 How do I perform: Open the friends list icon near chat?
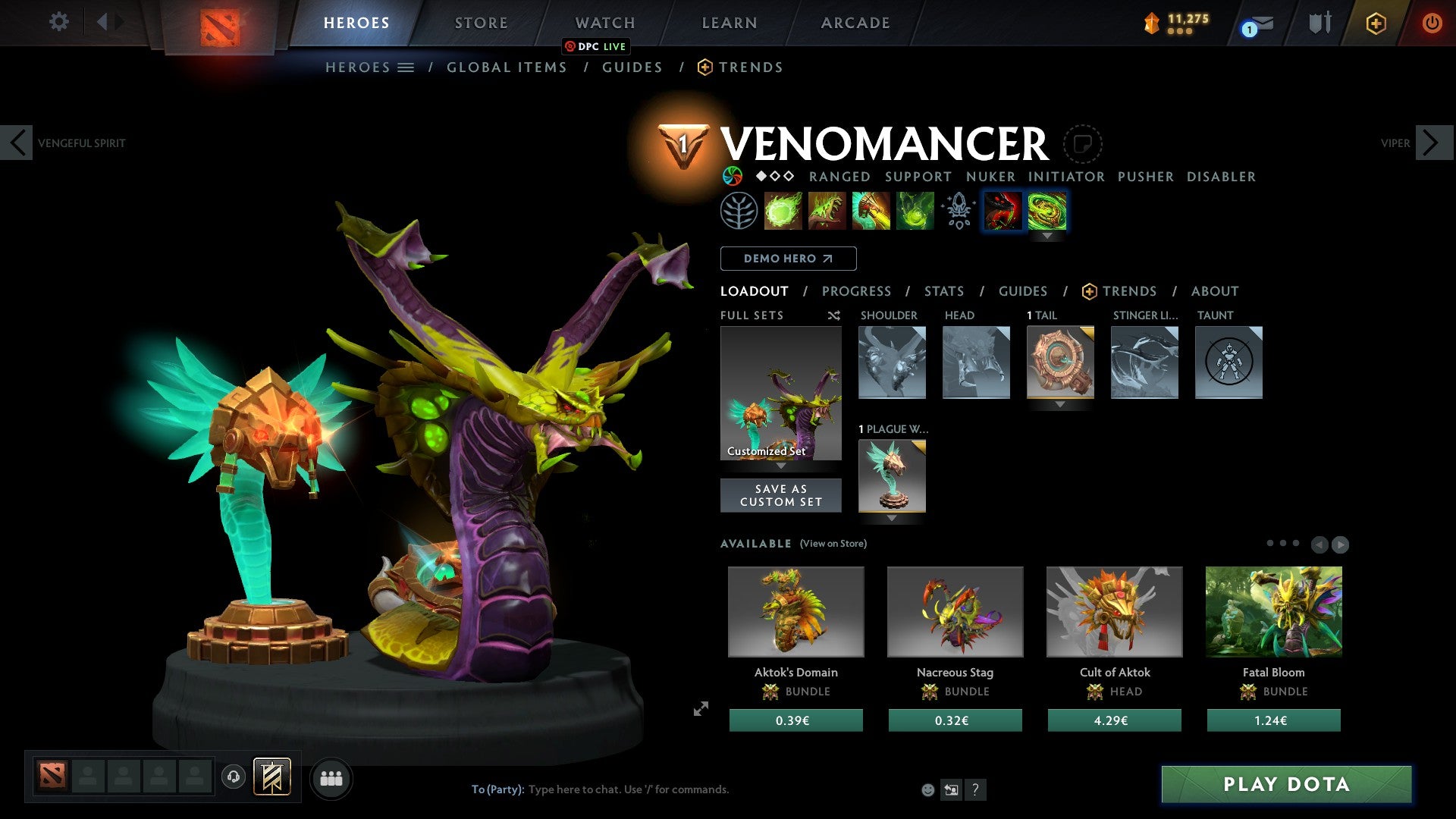tap(331, 777)
